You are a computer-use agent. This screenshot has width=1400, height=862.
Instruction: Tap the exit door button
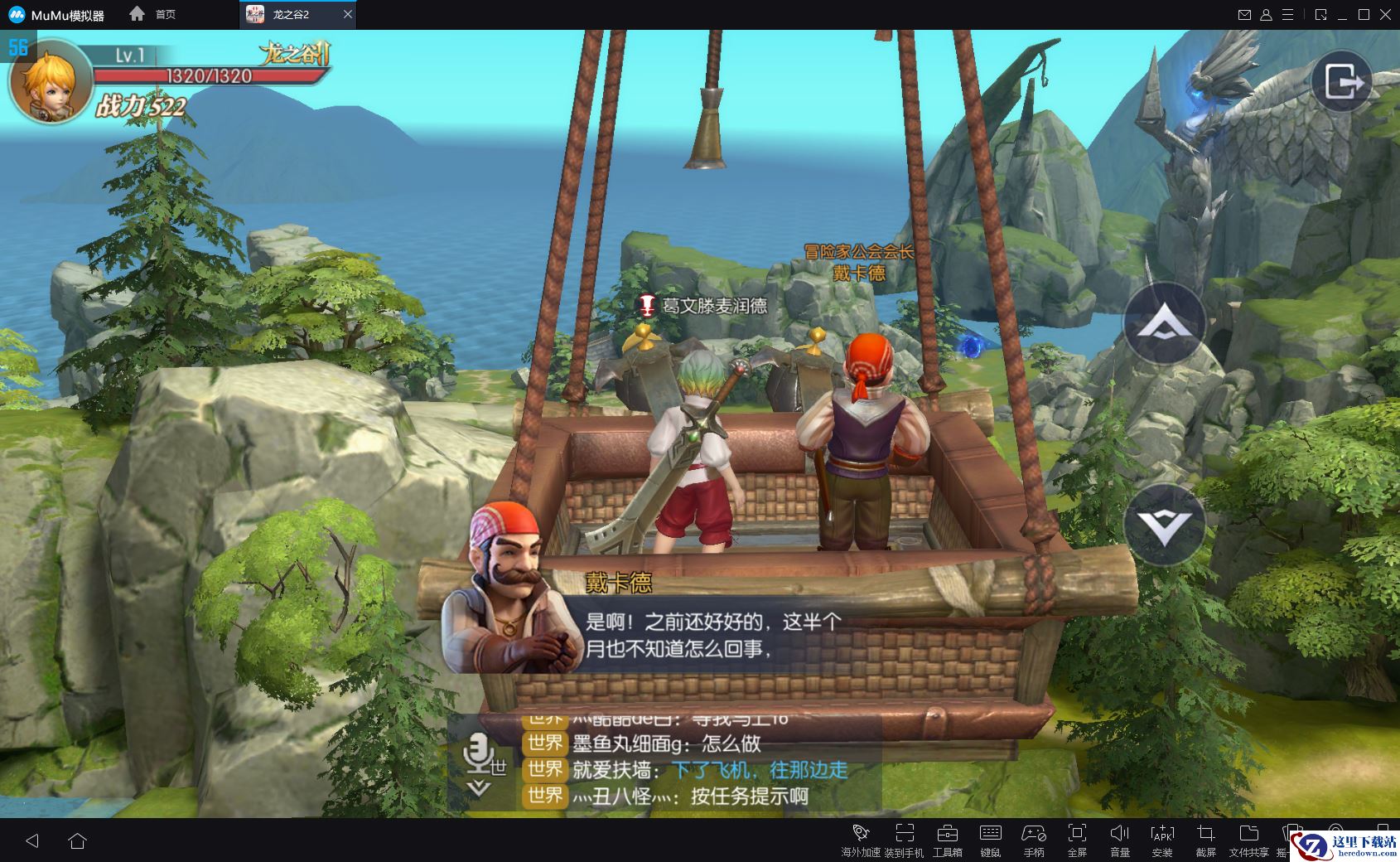coord(1342,81)
